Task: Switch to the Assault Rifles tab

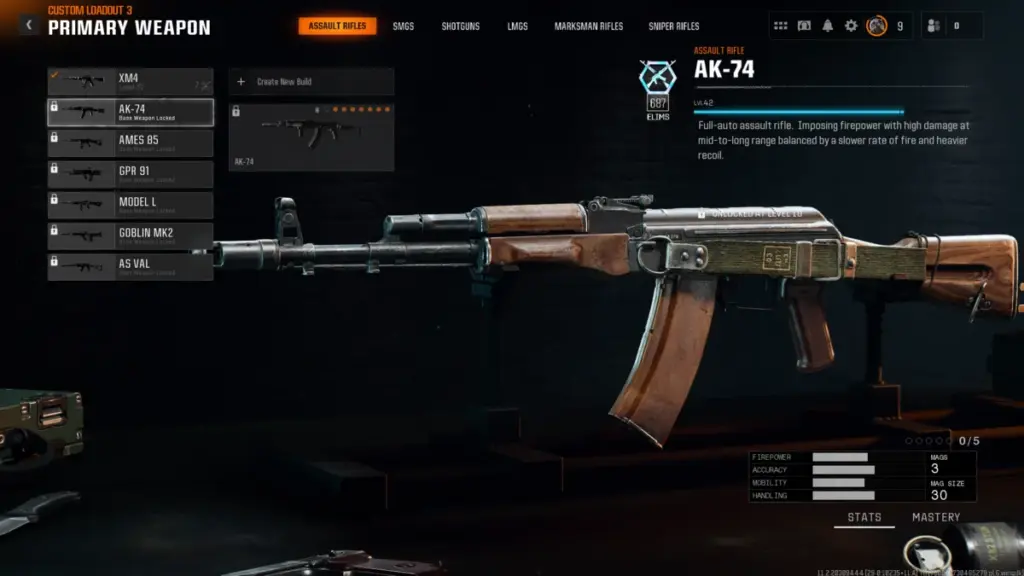Action: (x=337, y=26)
